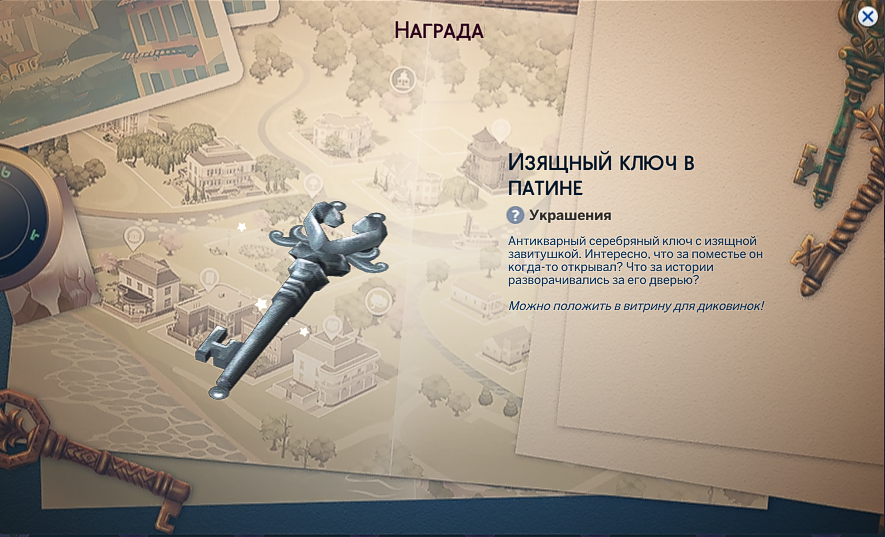
Task: Click the question mark icon beside Украшения
Action: tap(516, 215)
